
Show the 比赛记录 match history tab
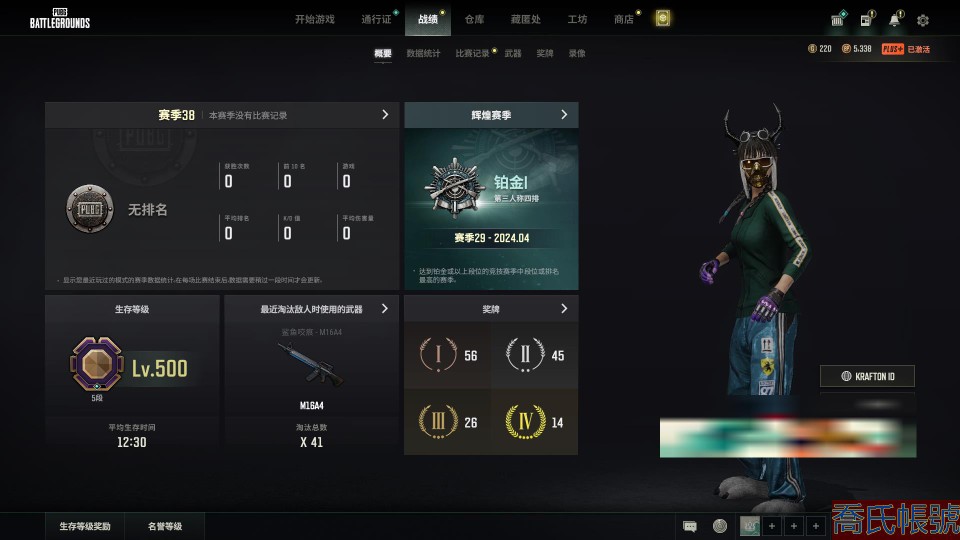(x=472, y=53)
